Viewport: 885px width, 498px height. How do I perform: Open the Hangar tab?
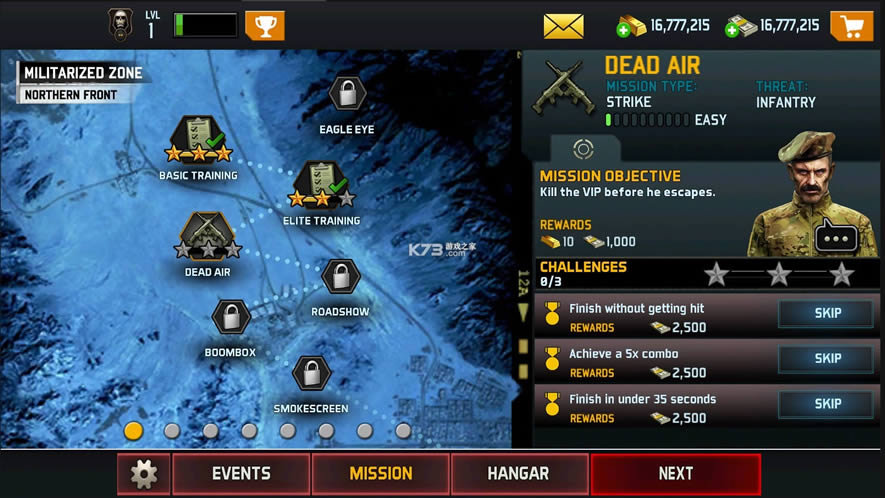(518, 474)
